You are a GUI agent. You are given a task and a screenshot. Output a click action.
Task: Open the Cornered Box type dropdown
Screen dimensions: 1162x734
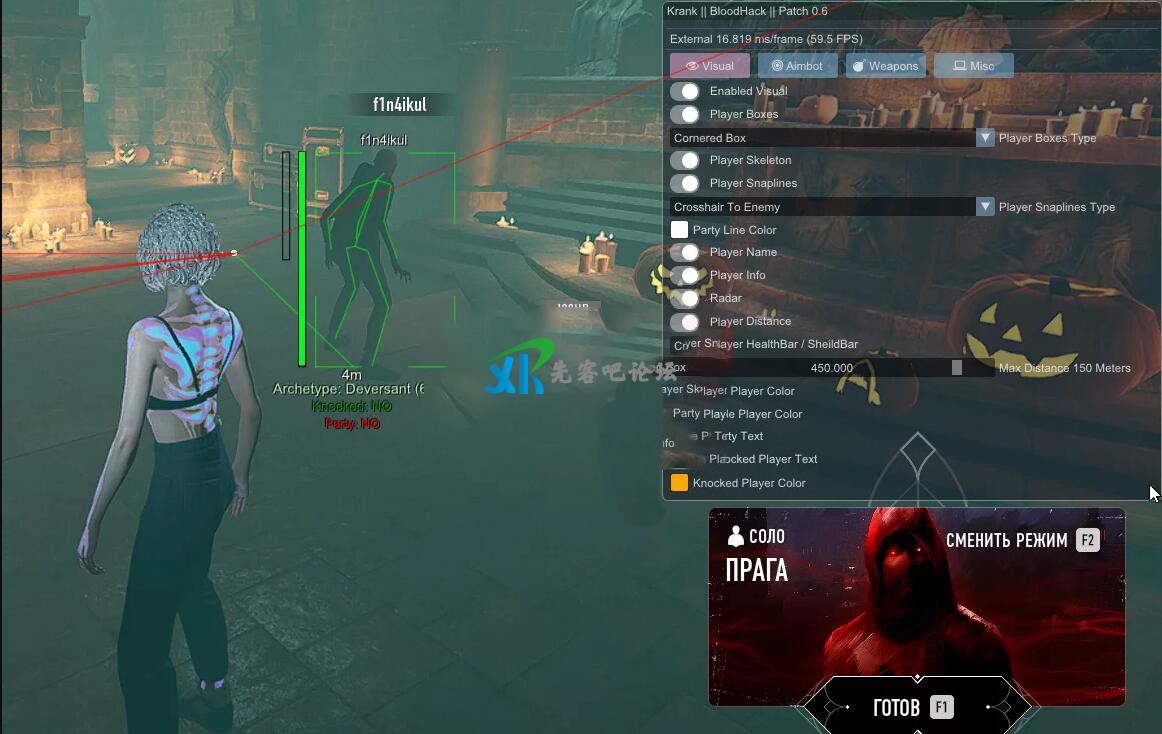[x=832, y=138]
